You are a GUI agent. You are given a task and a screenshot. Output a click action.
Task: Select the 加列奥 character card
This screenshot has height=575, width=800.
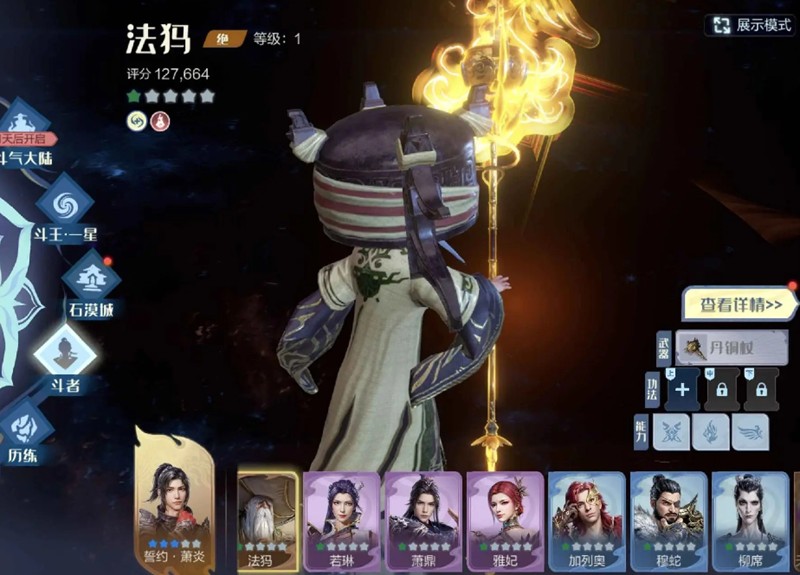tap(587, 520)
